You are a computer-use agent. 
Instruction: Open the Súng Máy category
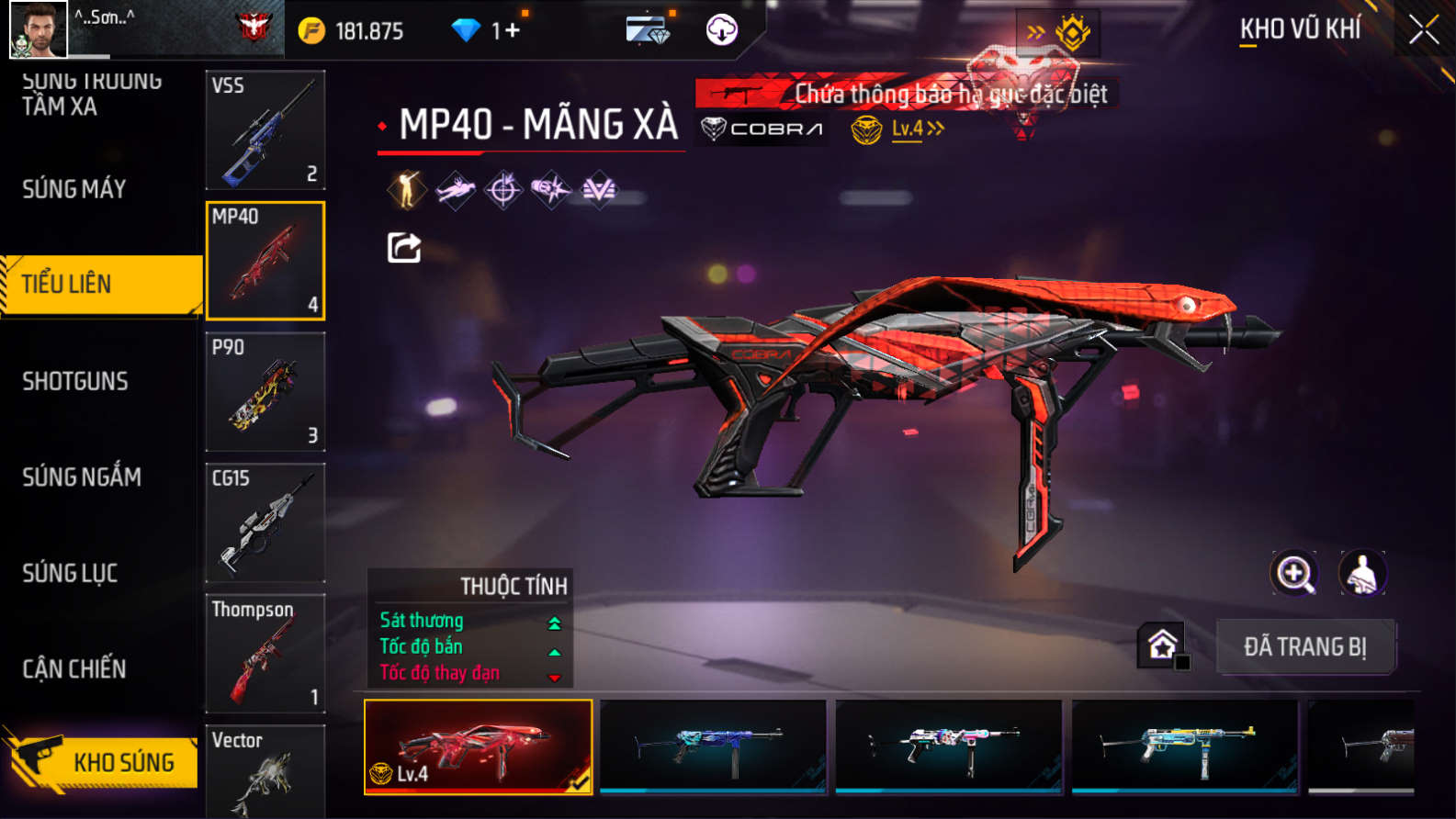tap(74, 189)
